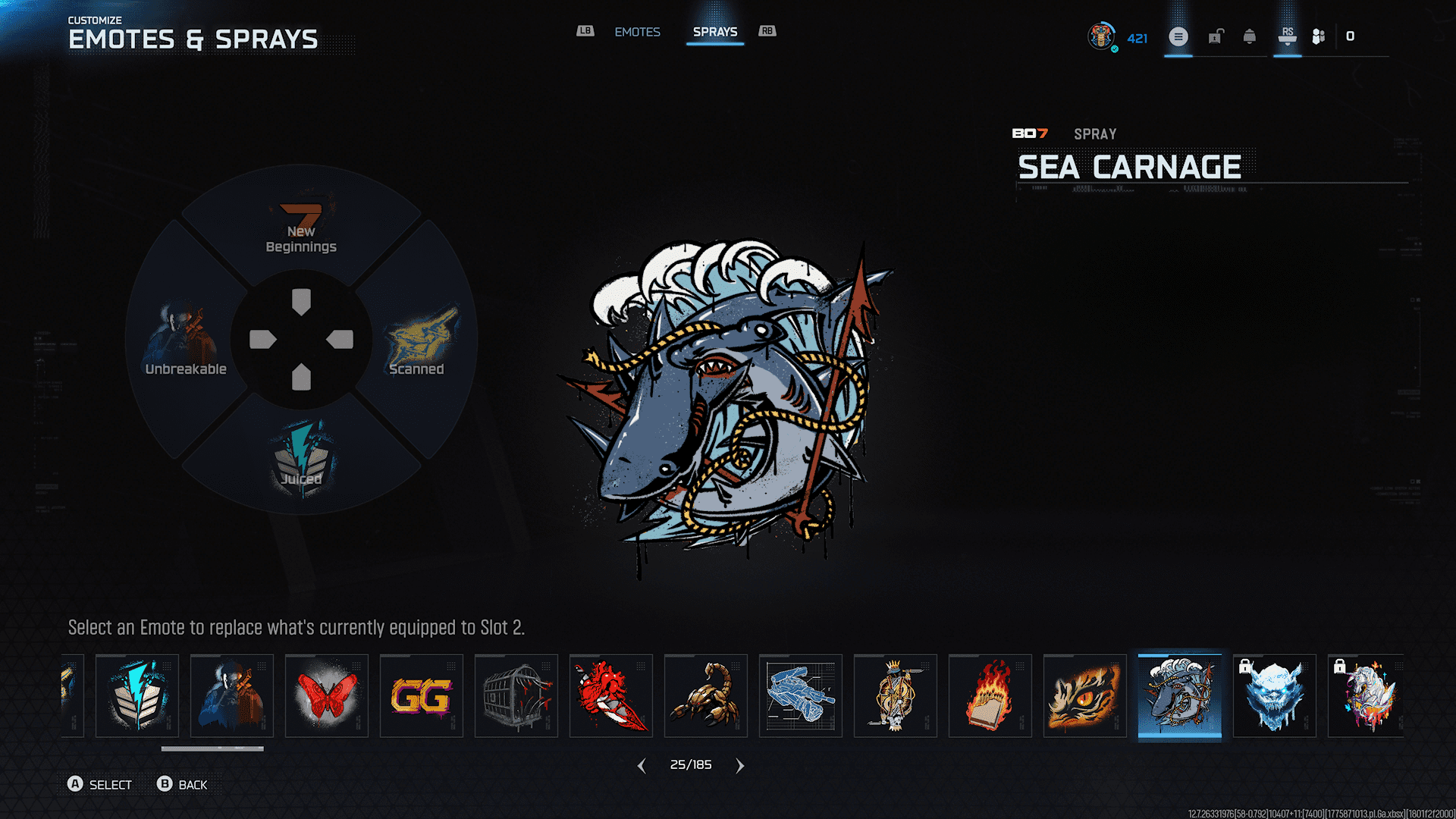Screen dimensions: 1456x819
Task: Switch to the Emotes tab
Action: point(637,32)
